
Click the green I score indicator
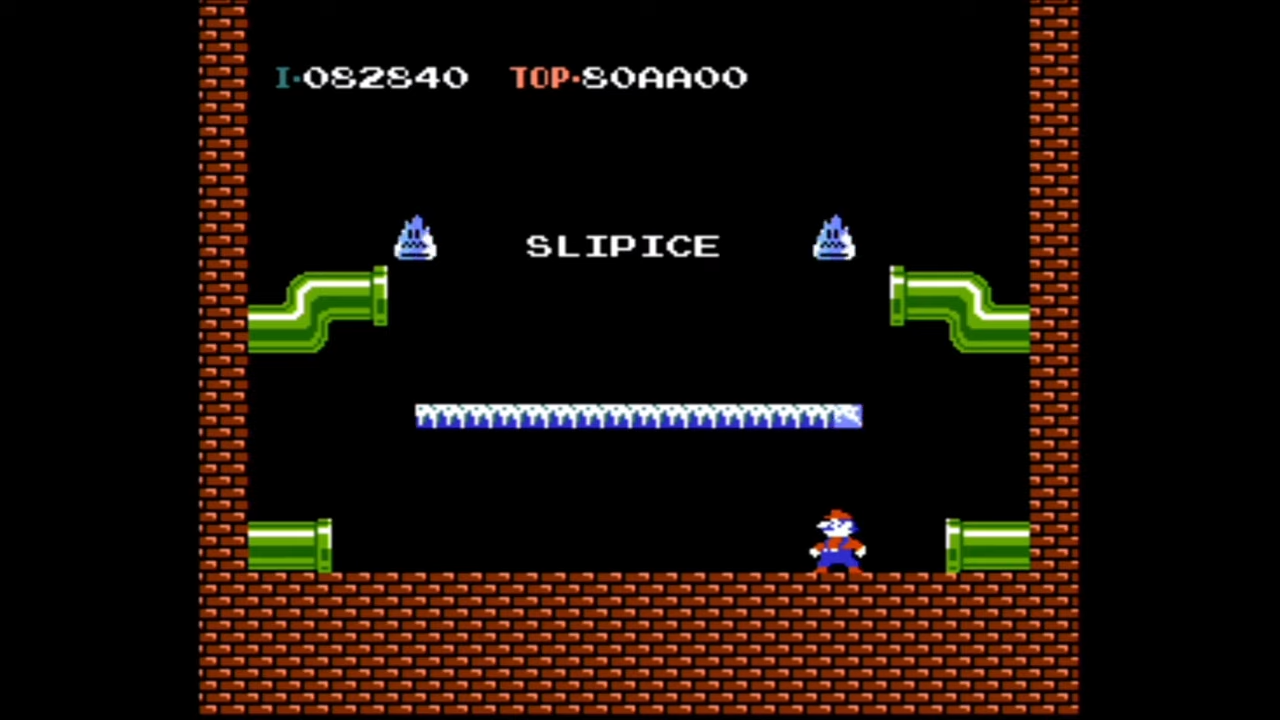tap(283, 78)
